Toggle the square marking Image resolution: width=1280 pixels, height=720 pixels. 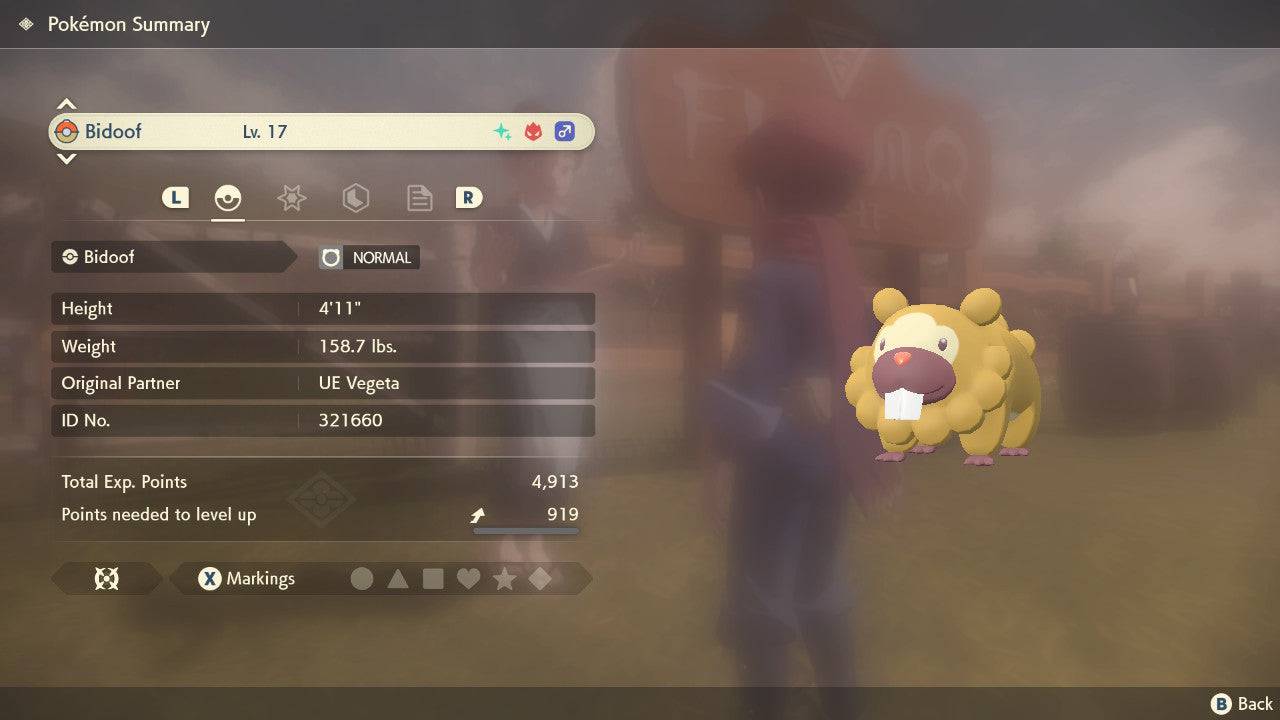tap(433, 578)
